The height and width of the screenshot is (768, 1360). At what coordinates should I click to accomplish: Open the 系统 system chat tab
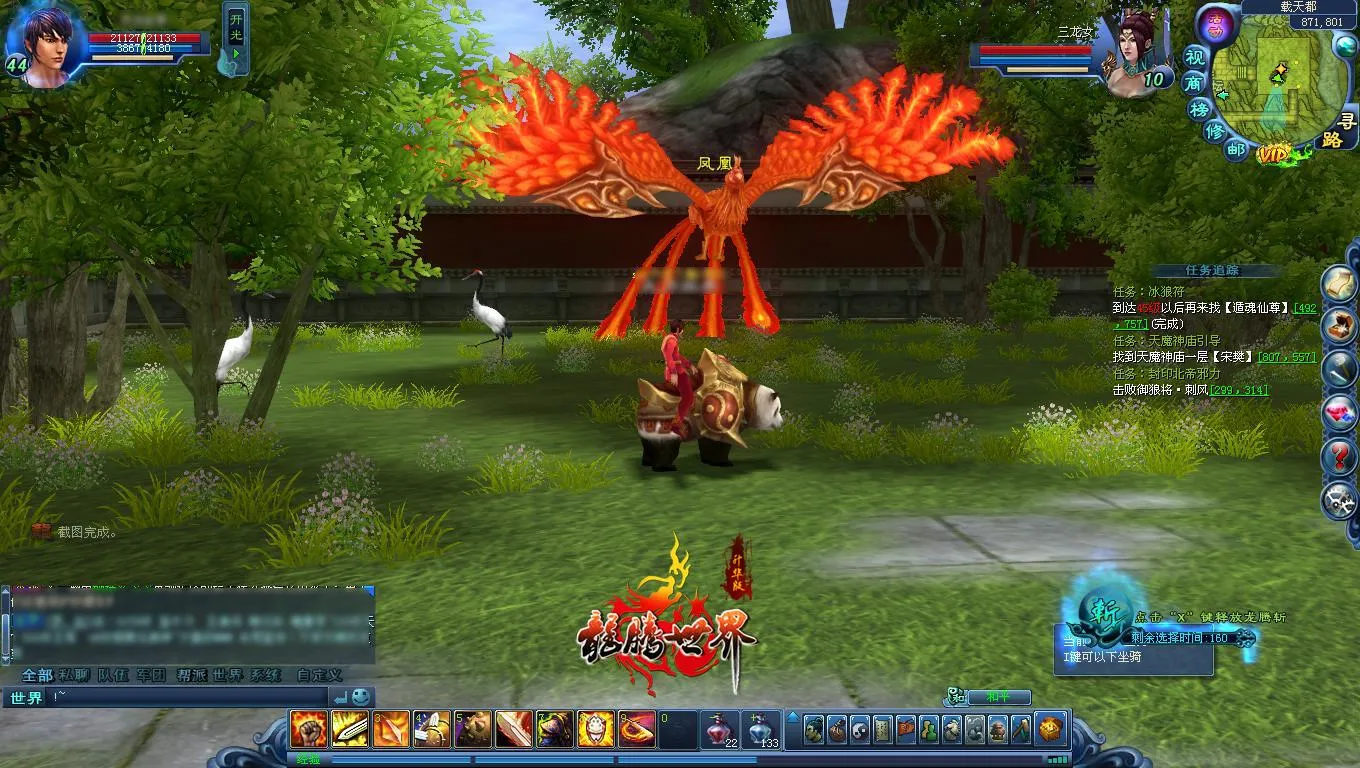[x=266, y=675]
